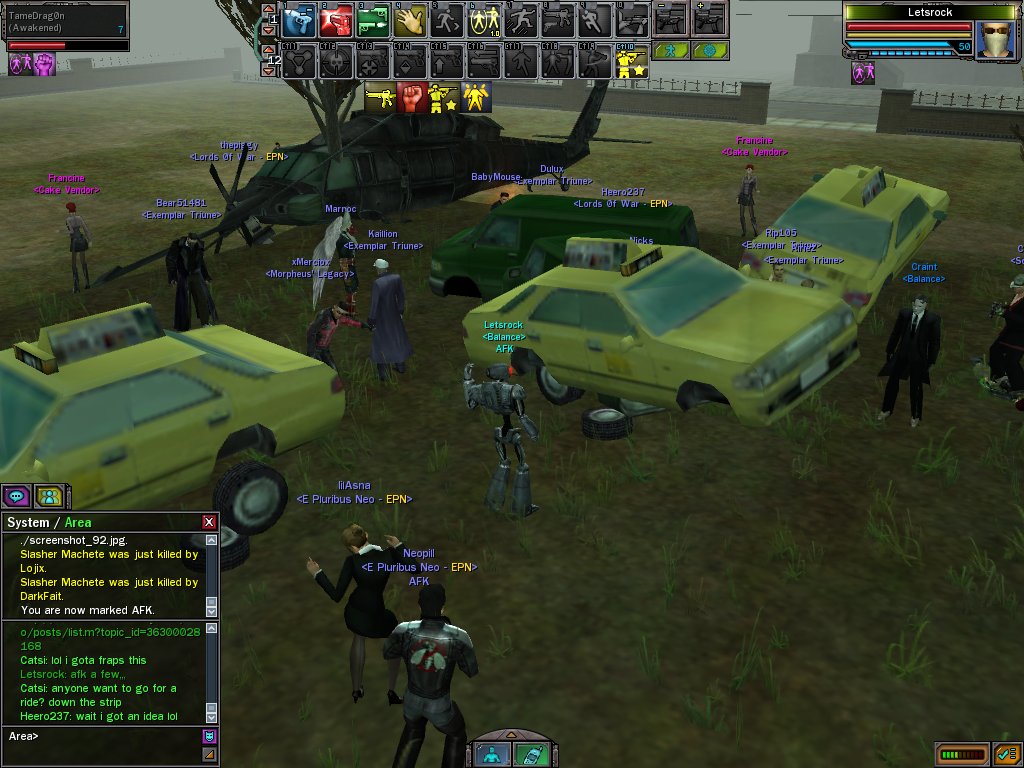Image resolution: width=1024 pixels, height=768 pixels.
Task: Open the team members panel button
Action: point(48,495)
